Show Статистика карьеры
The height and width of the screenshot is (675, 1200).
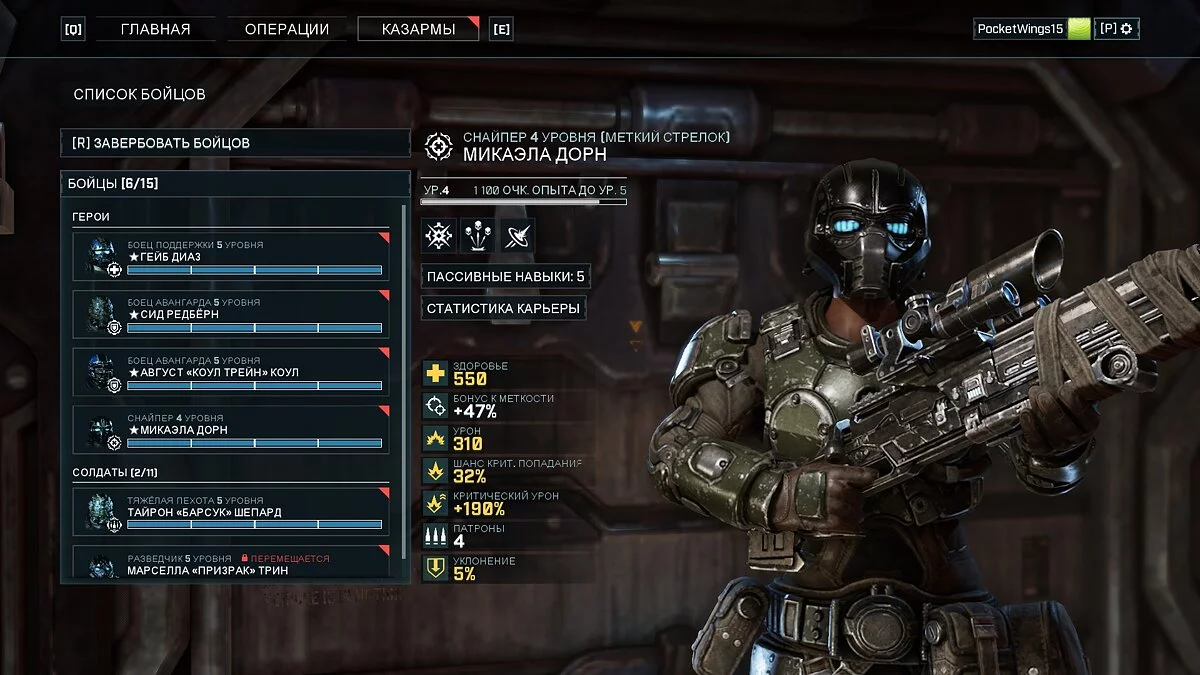click(503, 308)
